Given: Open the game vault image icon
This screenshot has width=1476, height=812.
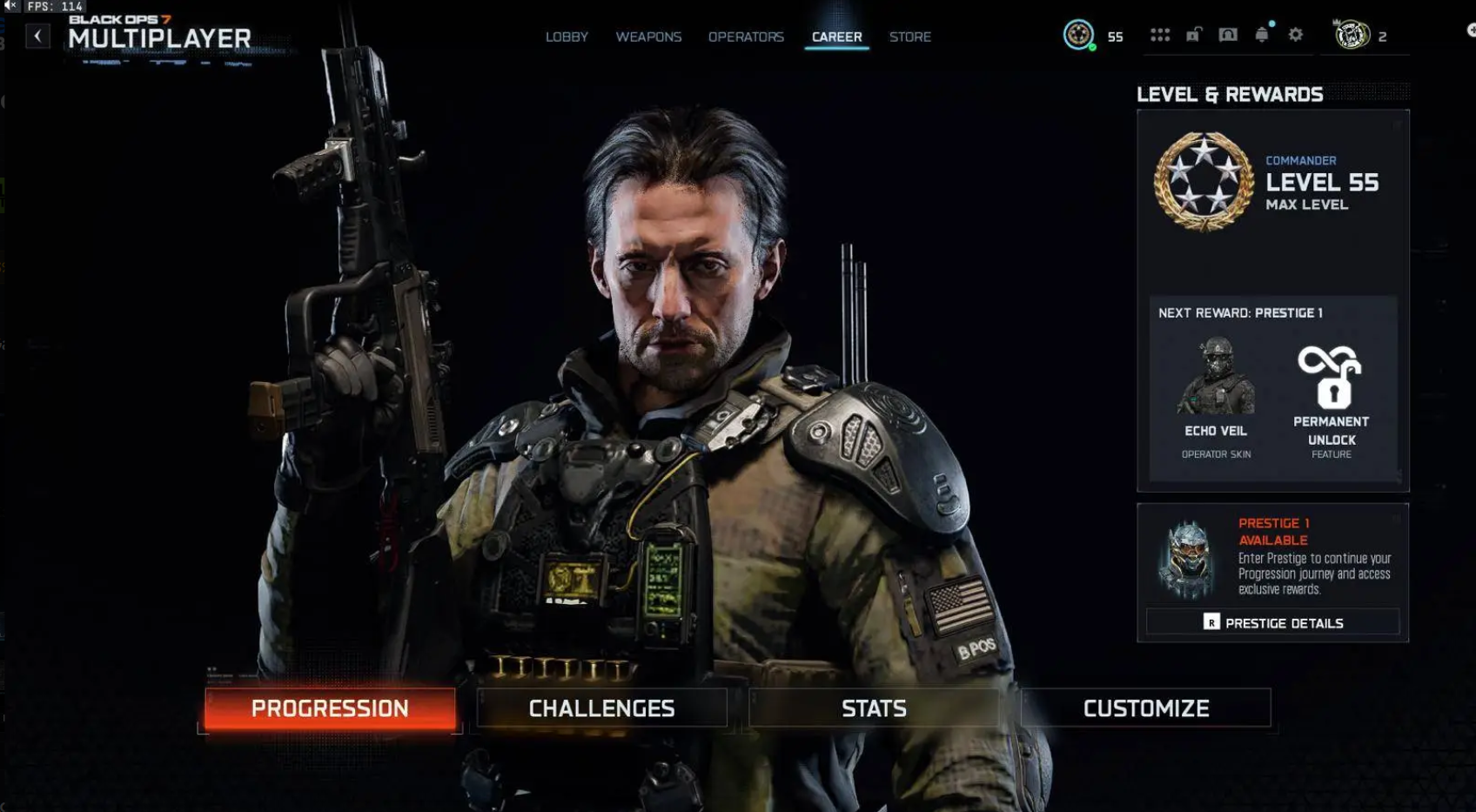Looking at the screenshot, I should tap(1227, 35).
